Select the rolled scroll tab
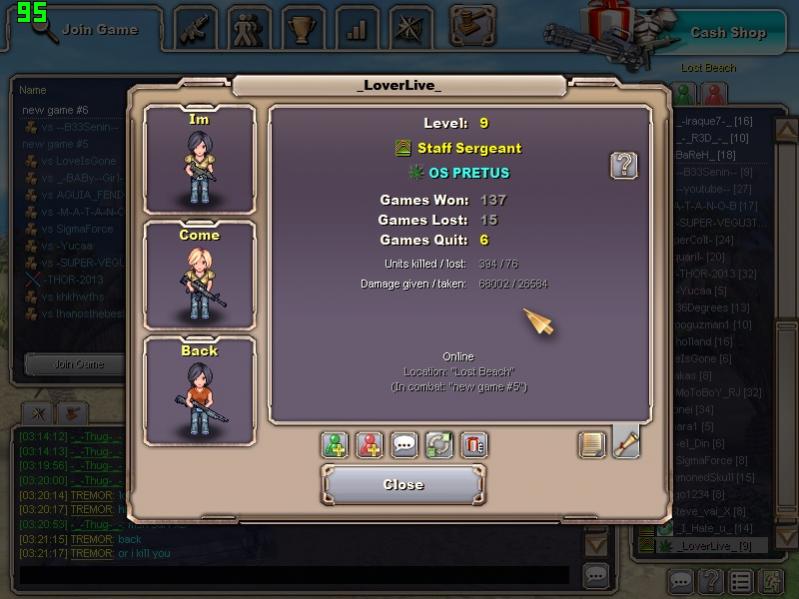 tap(626, 443)
